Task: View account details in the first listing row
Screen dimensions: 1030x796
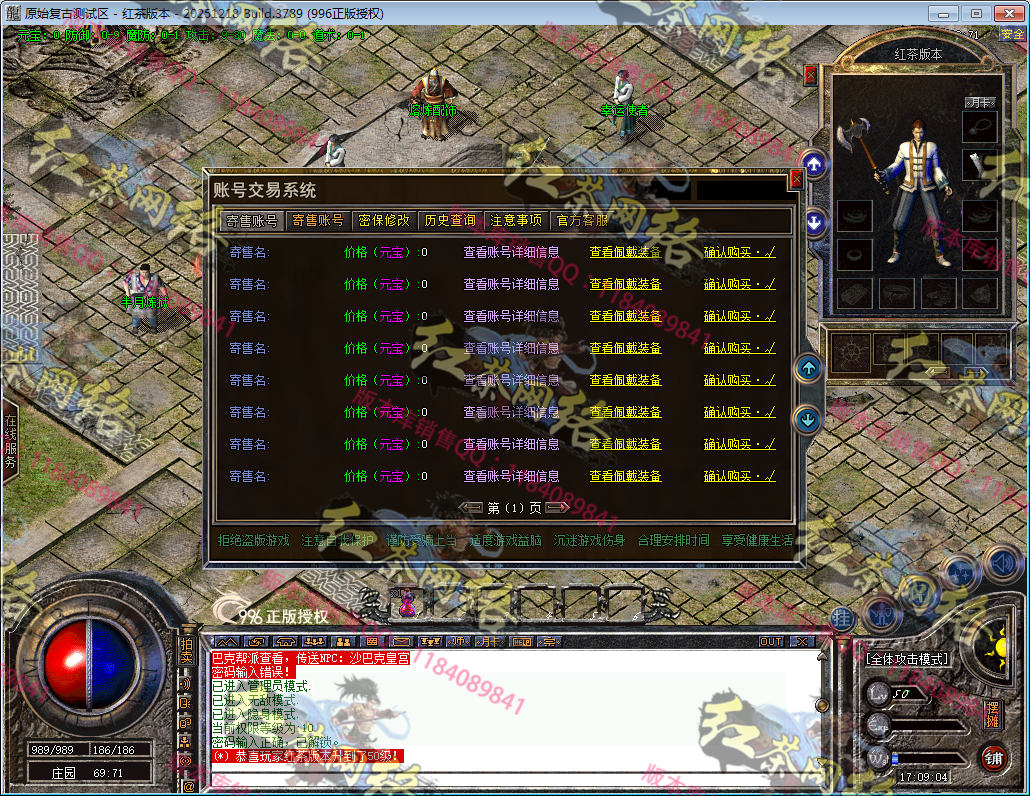Action: 511,252
